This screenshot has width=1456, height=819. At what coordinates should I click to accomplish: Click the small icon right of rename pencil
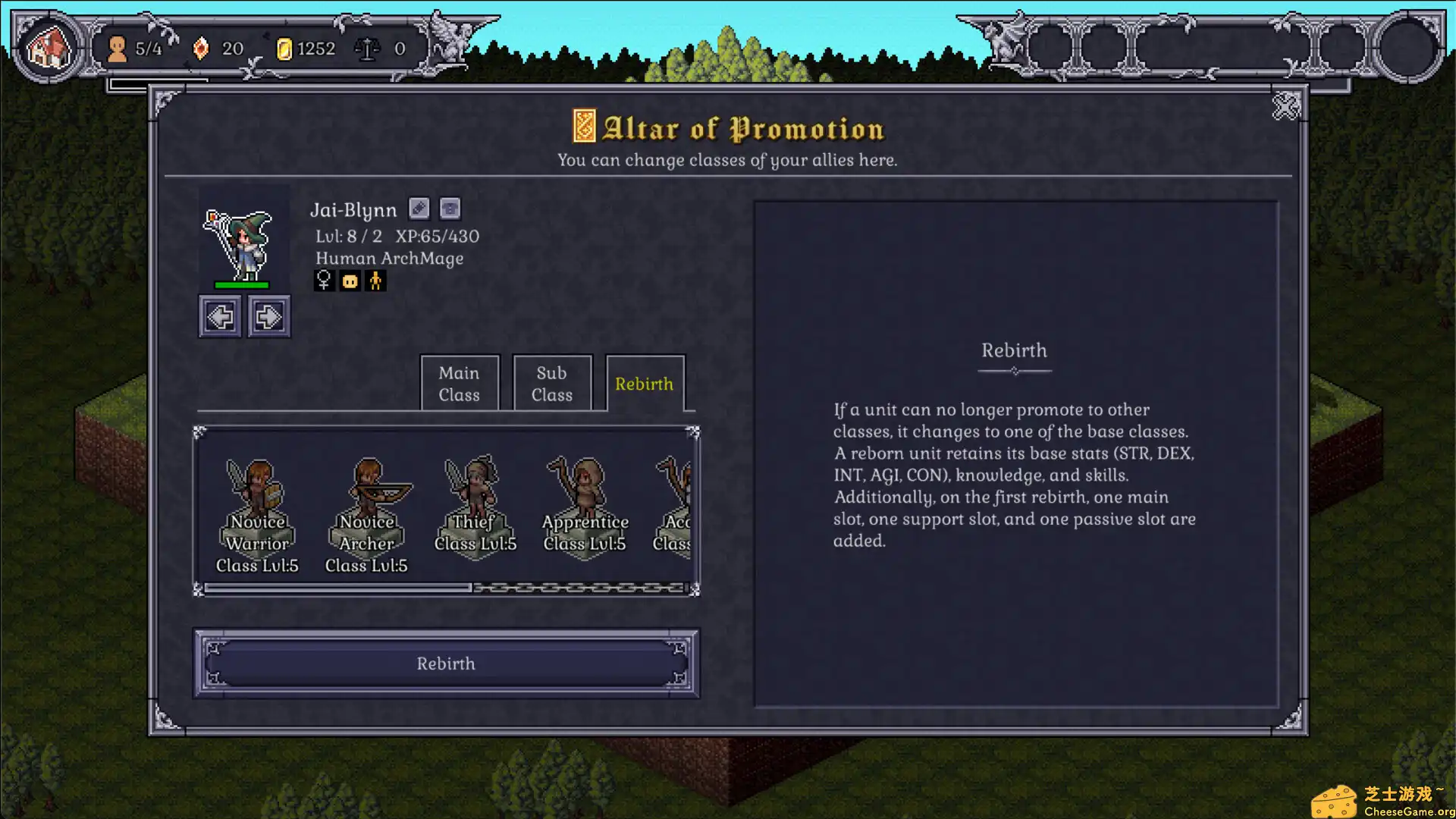pos(450,209)
